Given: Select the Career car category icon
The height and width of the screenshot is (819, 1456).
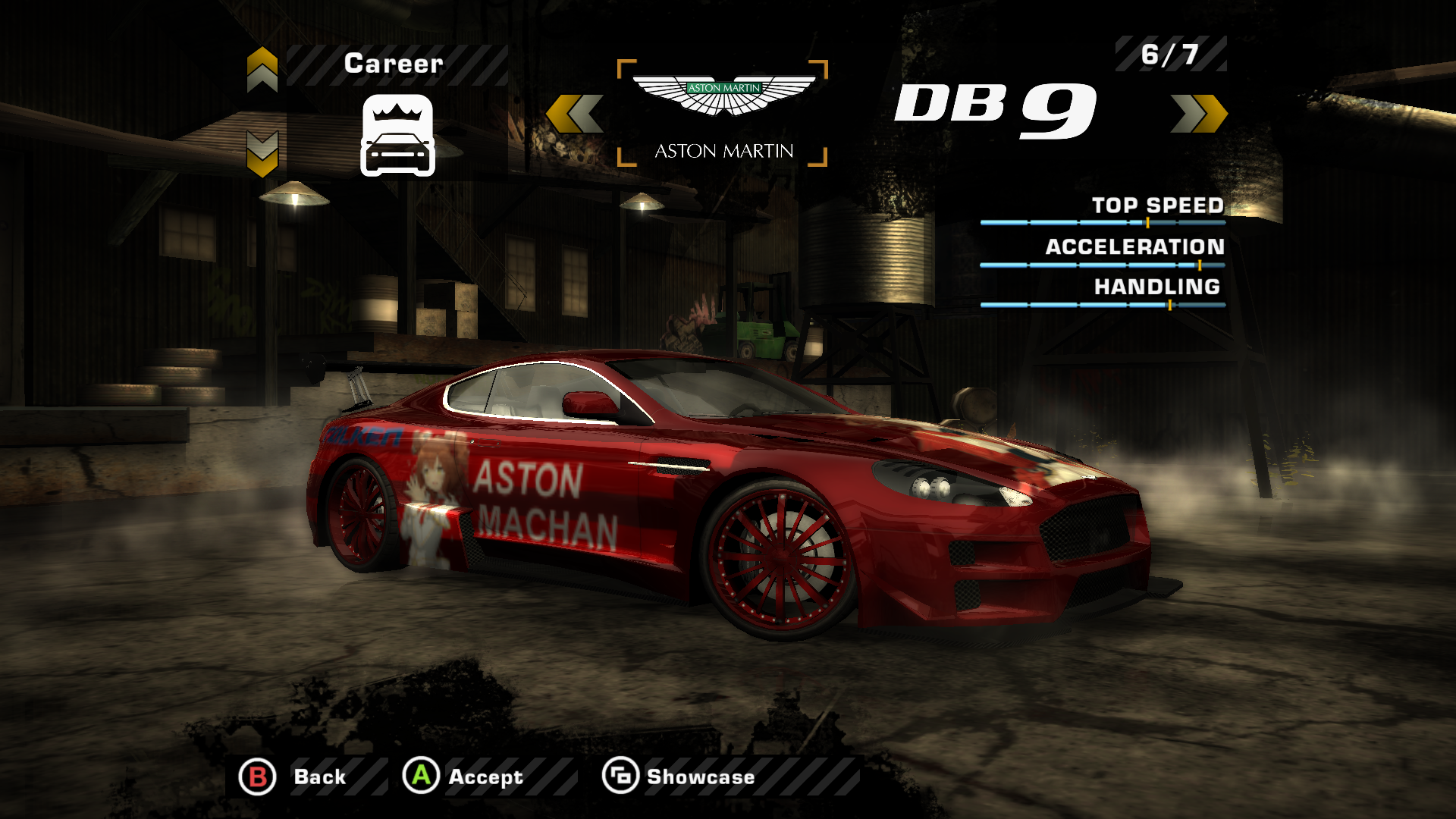Looking at the screenshot, I should [397, 136].
